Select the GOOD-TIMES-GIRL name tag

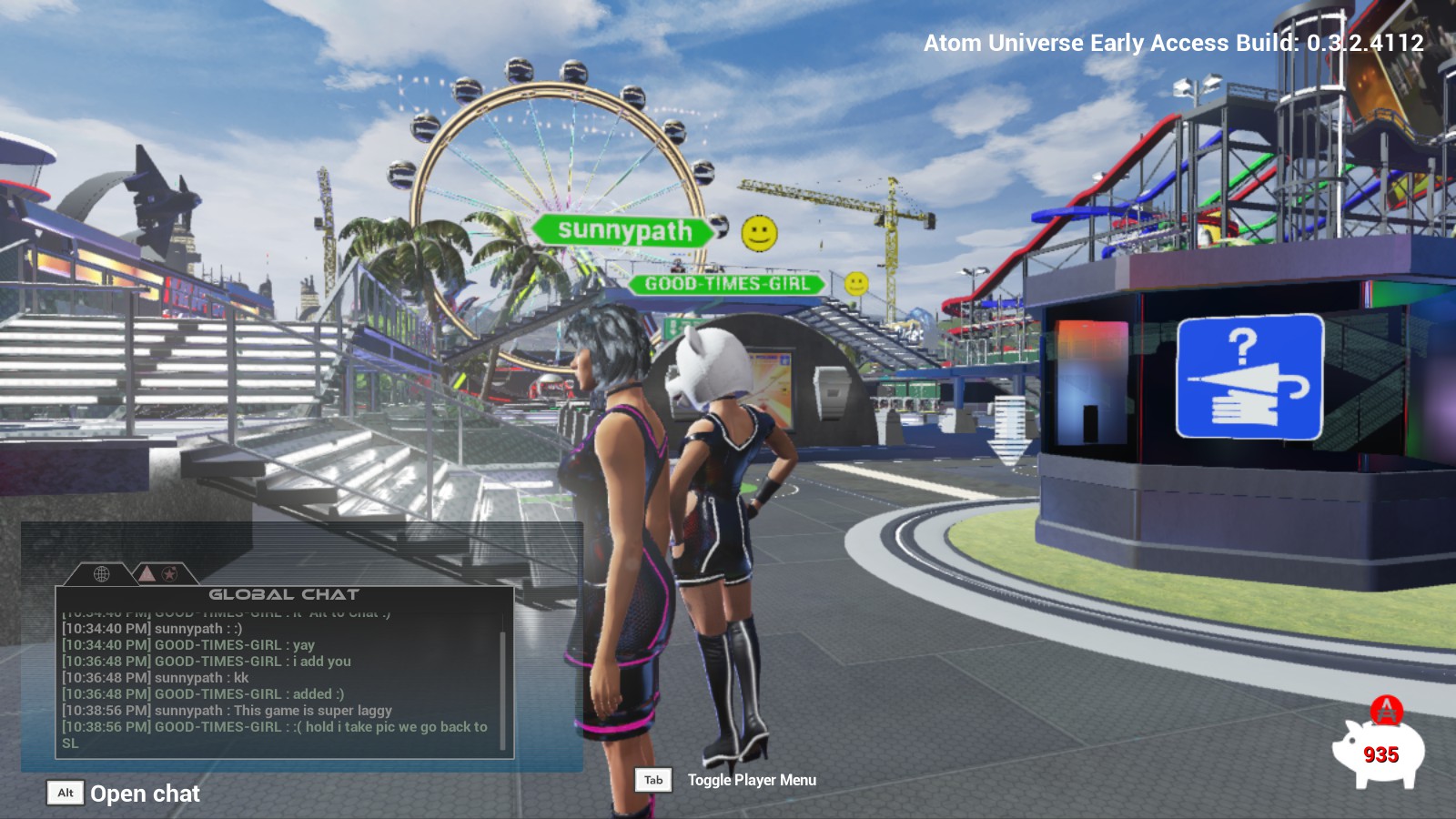tap(727, 284)
